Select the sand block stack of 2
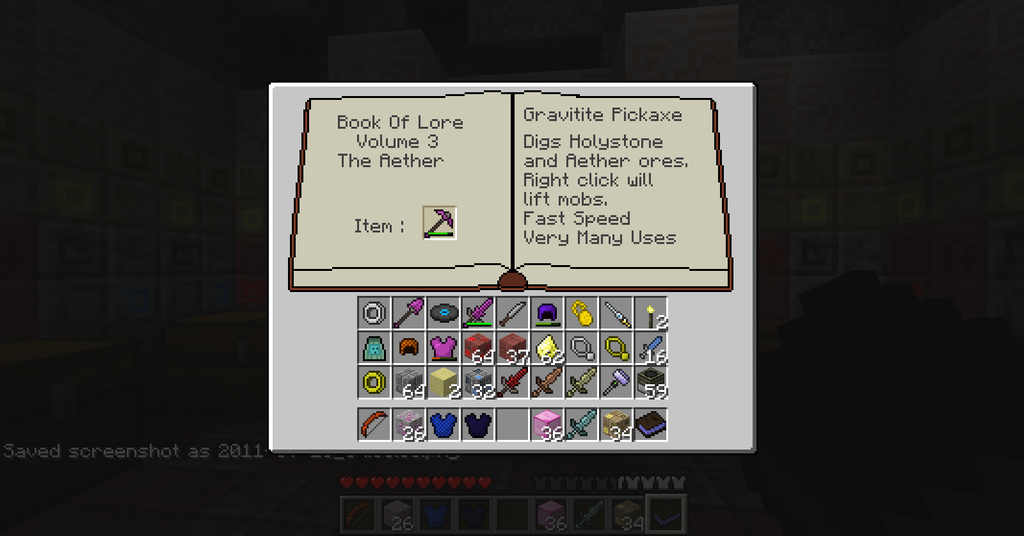 click(442, 382)
